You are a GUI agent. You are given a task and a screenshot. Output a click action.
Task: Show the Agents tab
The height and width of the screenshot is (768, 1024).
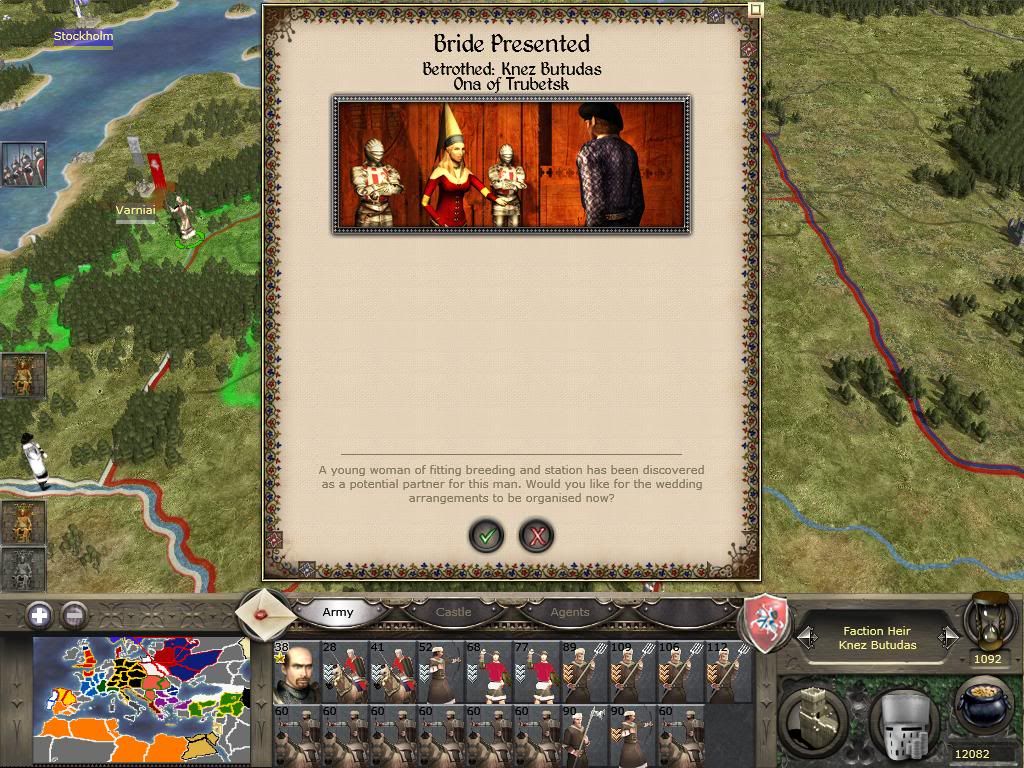(570, 612)
